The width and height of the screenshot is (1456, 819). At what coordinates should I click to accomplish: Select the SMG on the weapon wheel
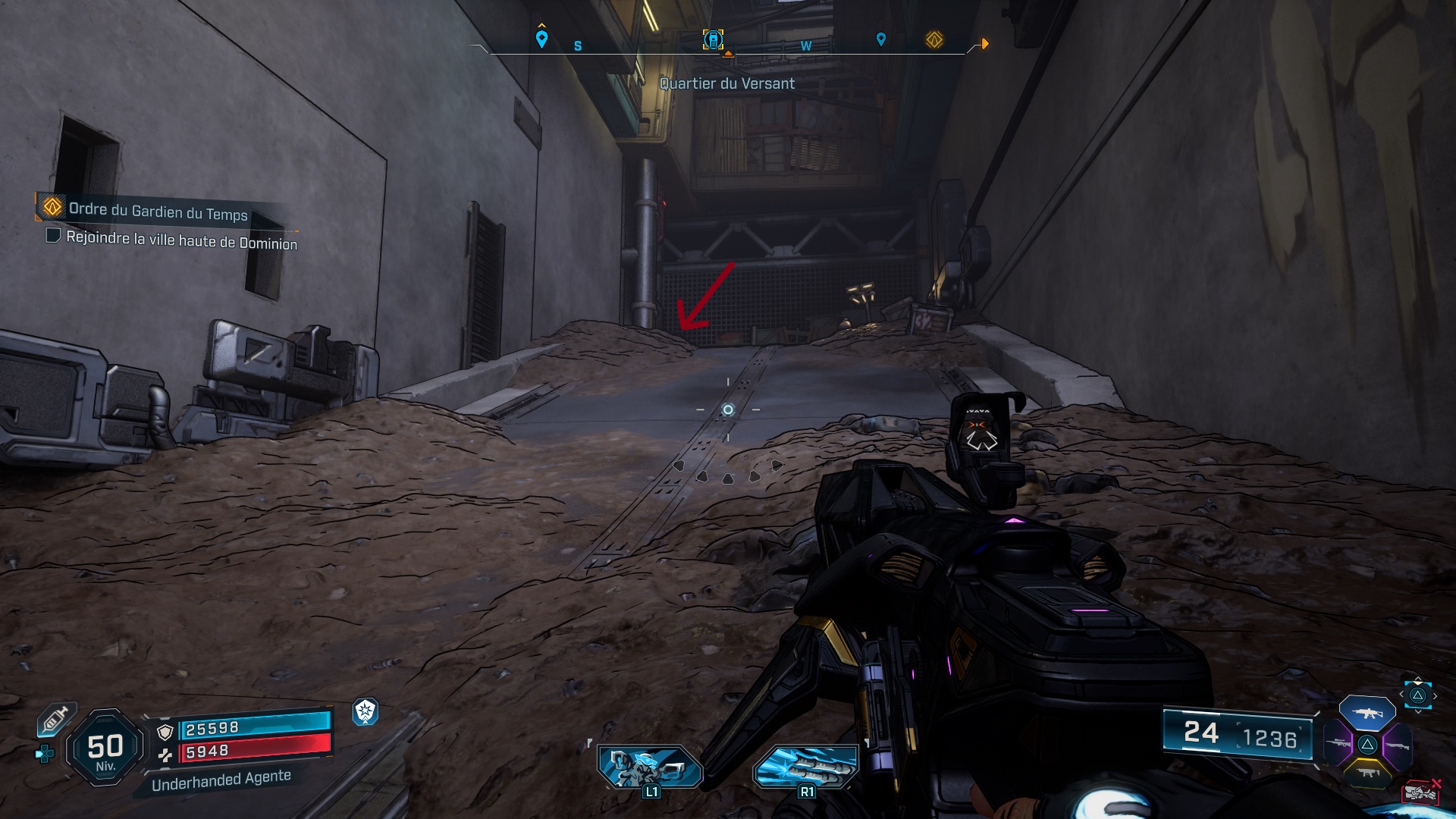click(1369, 773)
